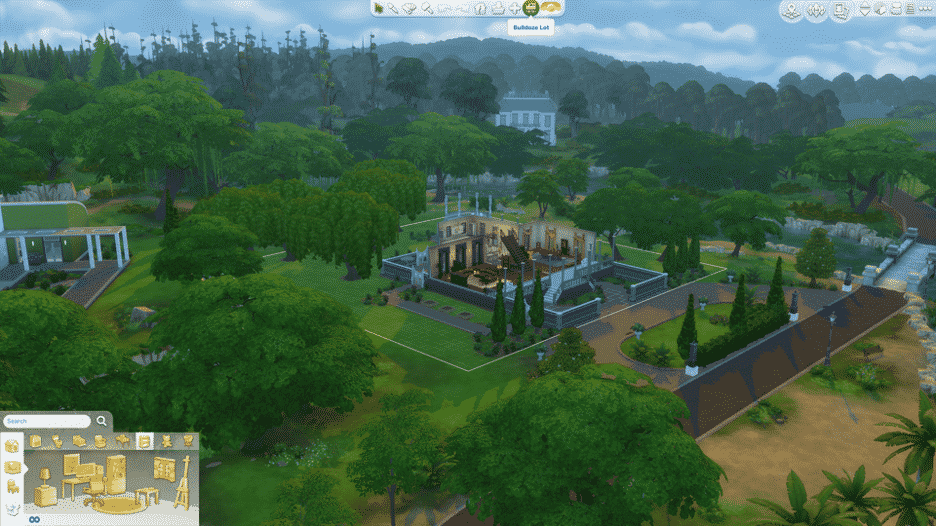Switch to the house build category
This screenshot has width=936, height=526.
coord(11,446)
